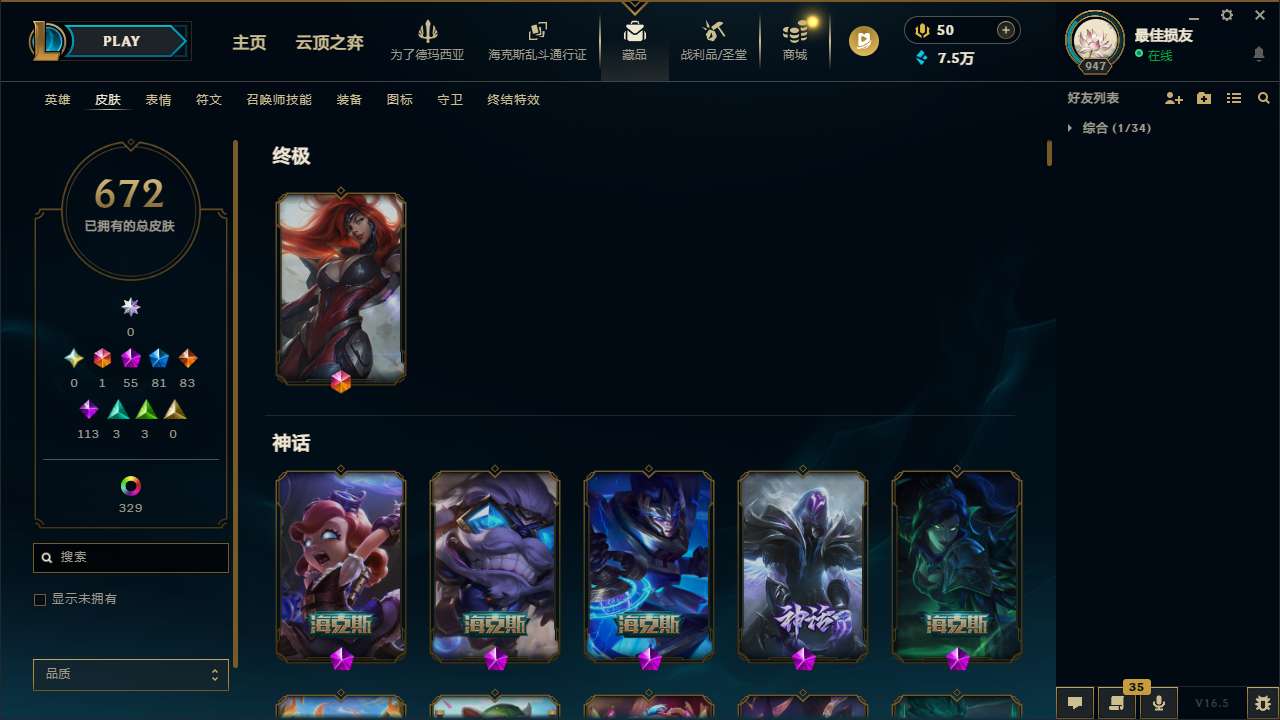Image resolution: width=1280 pixels, height=720 pixels.
Task: Click the add friend icon in friends panel
Action: coord(1174,98)
